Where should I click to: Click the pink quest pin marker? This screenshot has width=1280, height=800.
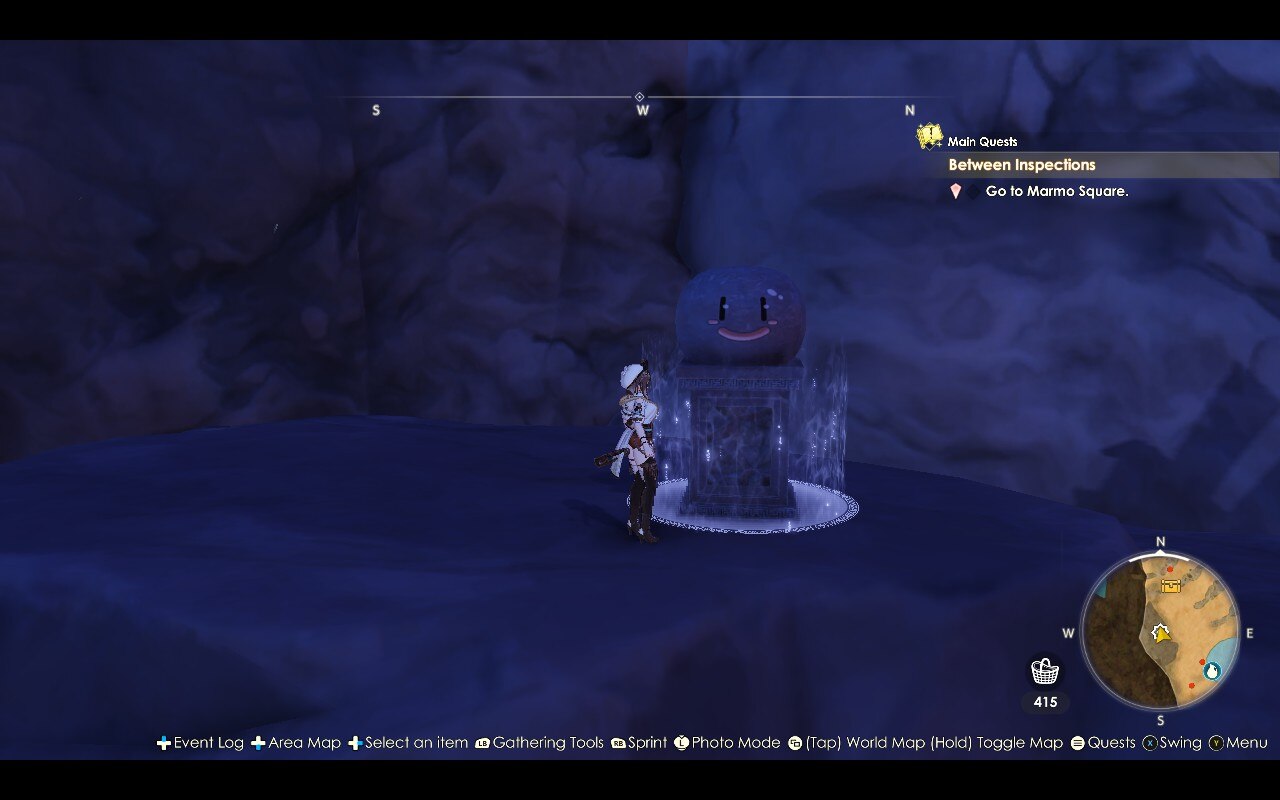coord(954,191)
